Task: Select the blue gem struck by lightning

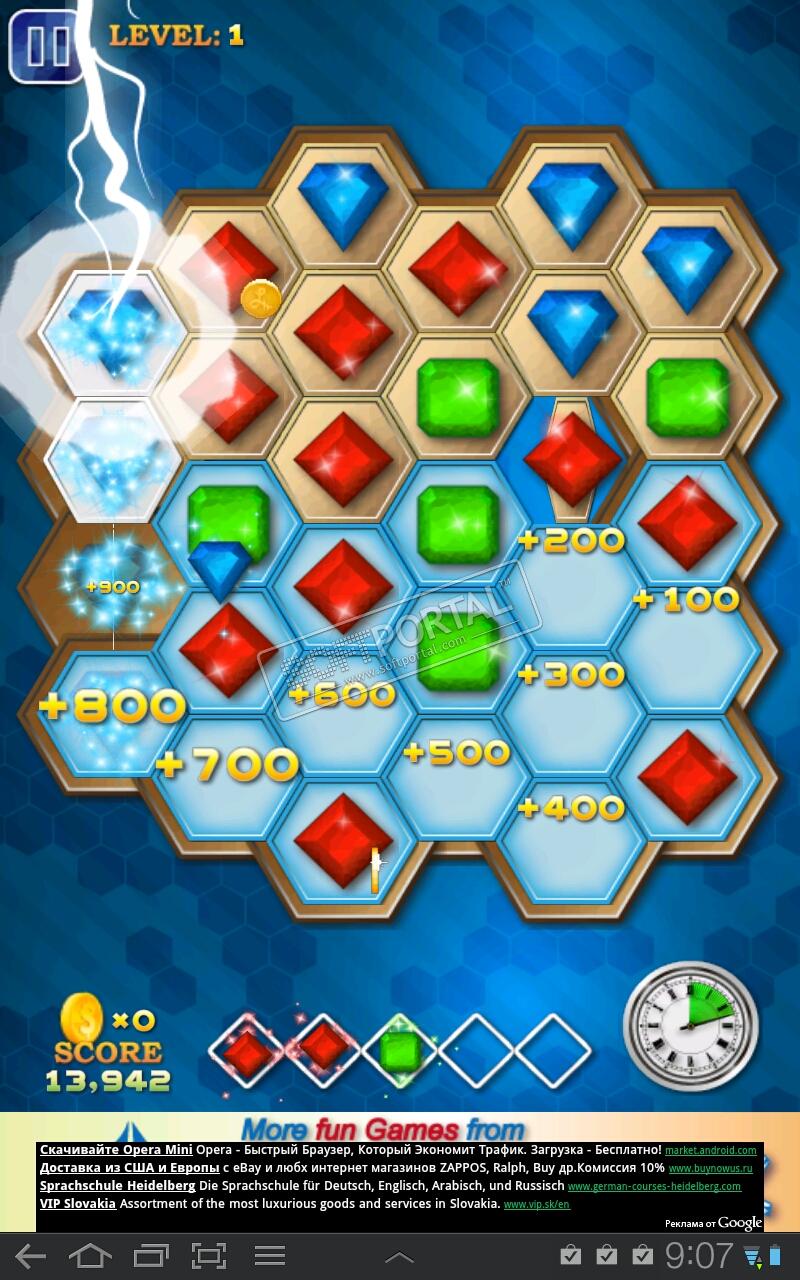Action: pyautogui.click(x=113, y=327)
